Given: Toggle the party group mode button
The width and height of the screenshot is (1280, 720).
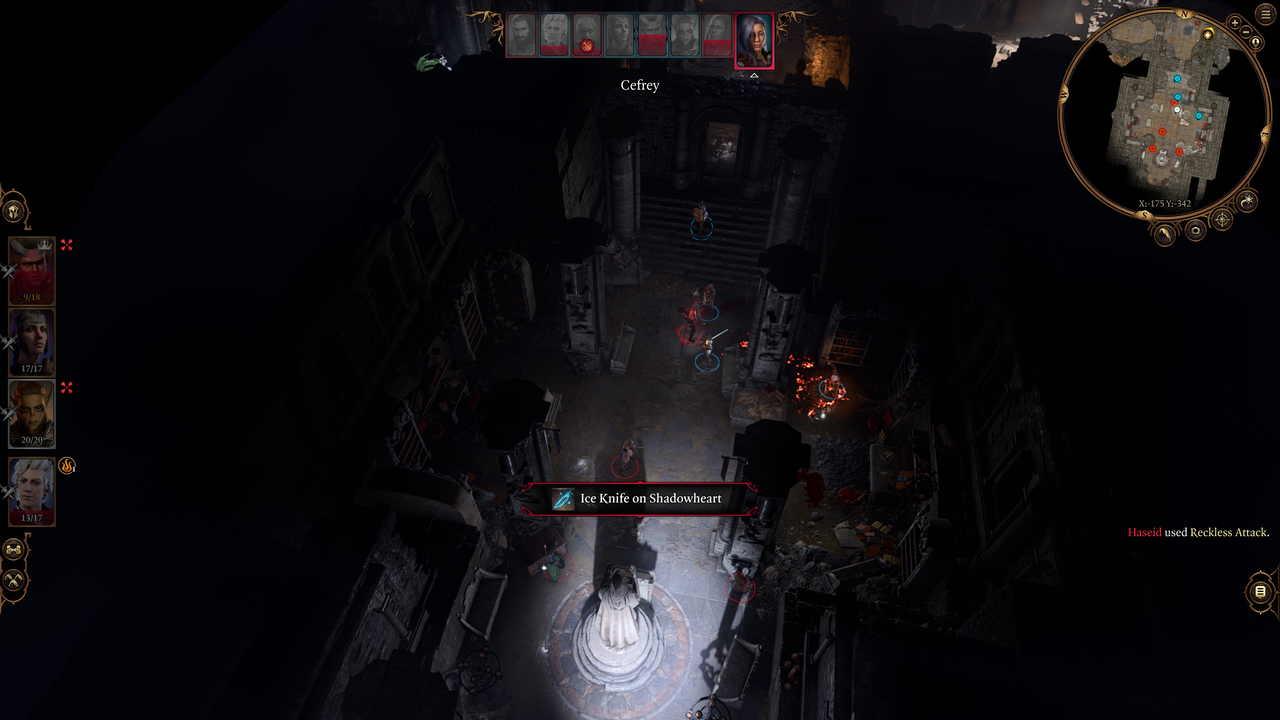Looking at the screenshot, I should [14, 550].
